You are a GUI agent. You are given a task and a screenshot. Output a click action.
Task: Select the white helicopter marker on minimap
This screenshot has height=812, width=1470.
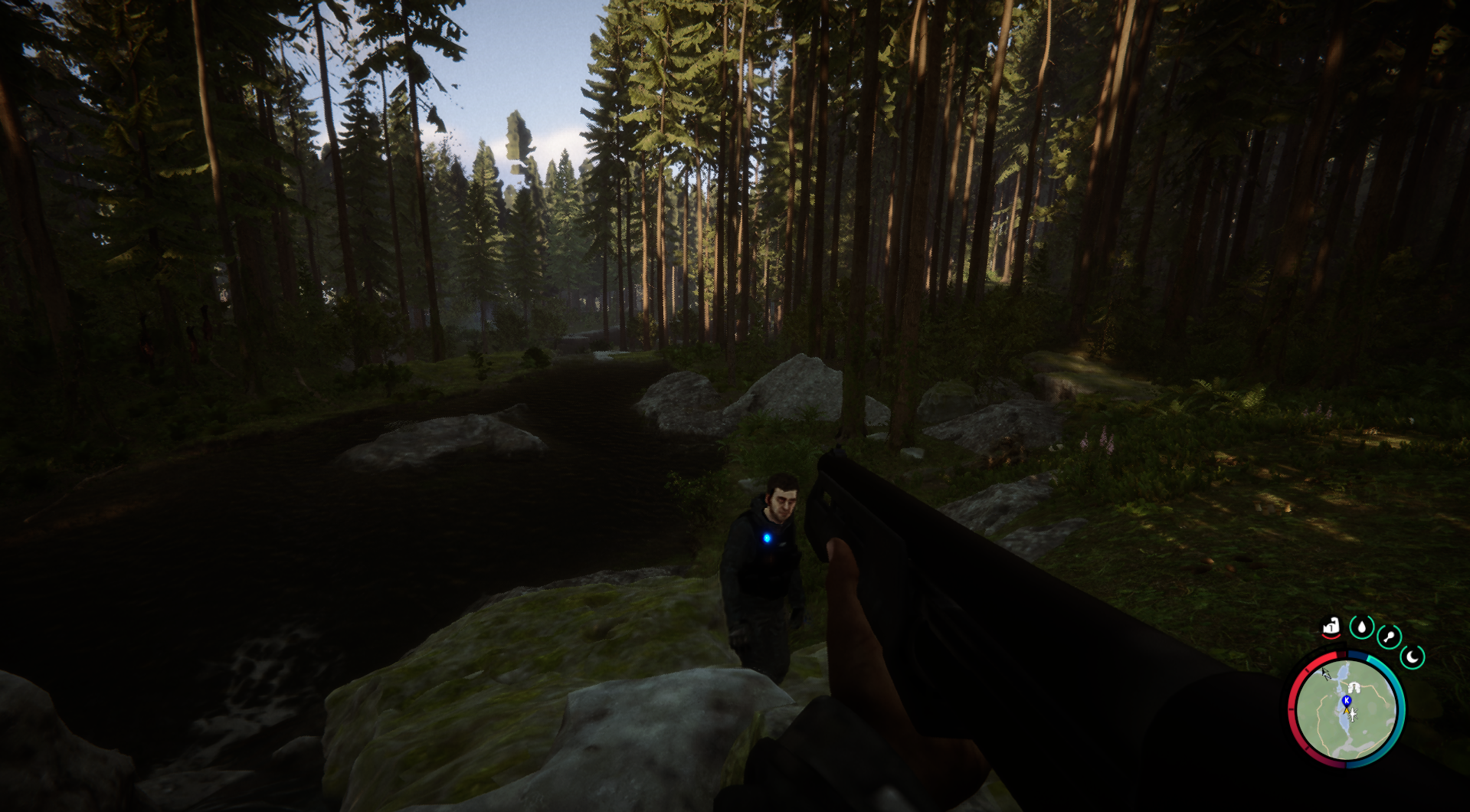[x=1353, y=715]
